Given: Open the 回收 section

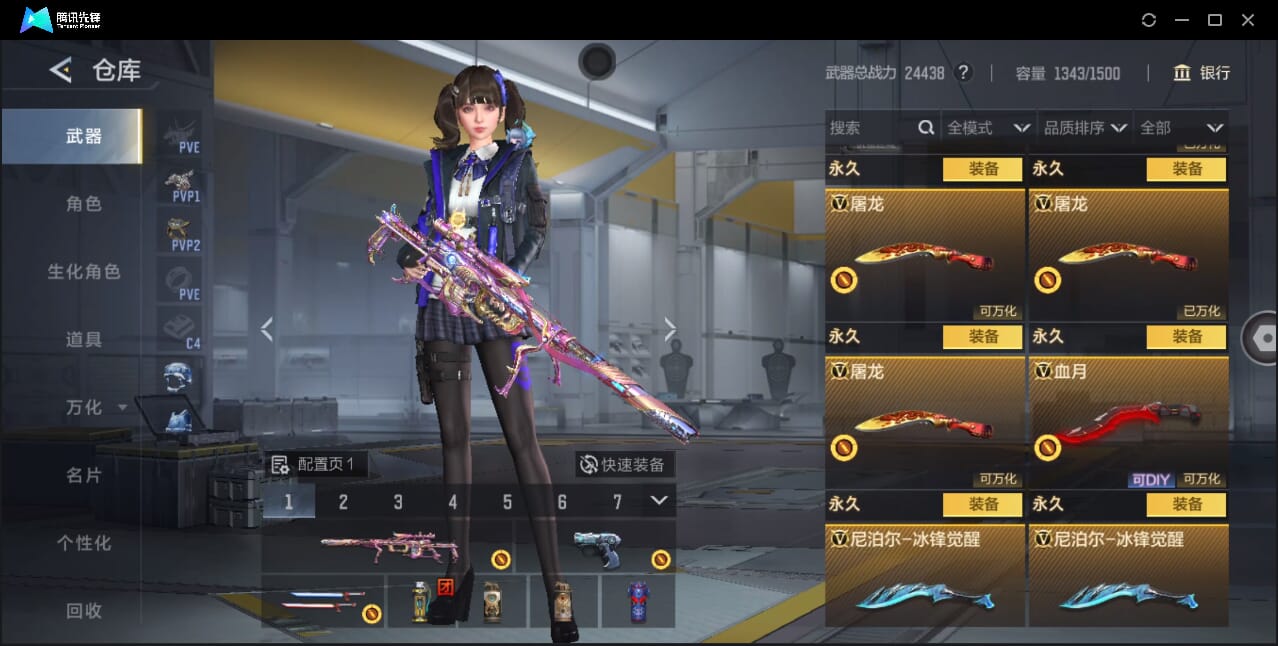Looking at the screenshot, I should click(84, 610).
